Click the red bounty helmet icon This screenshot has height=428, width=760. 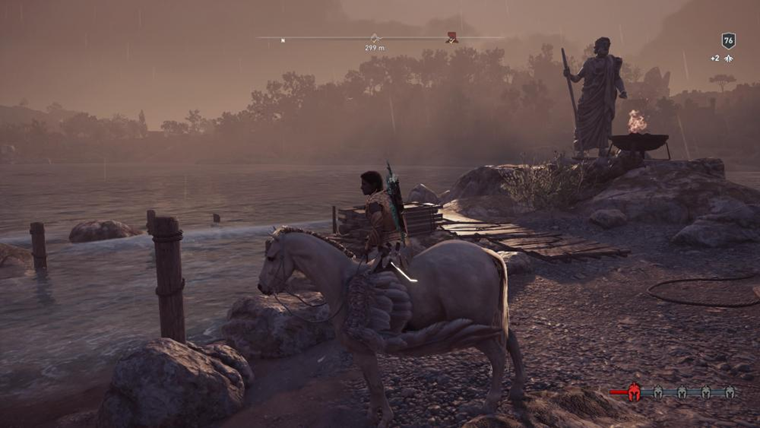tap(634, 392)
